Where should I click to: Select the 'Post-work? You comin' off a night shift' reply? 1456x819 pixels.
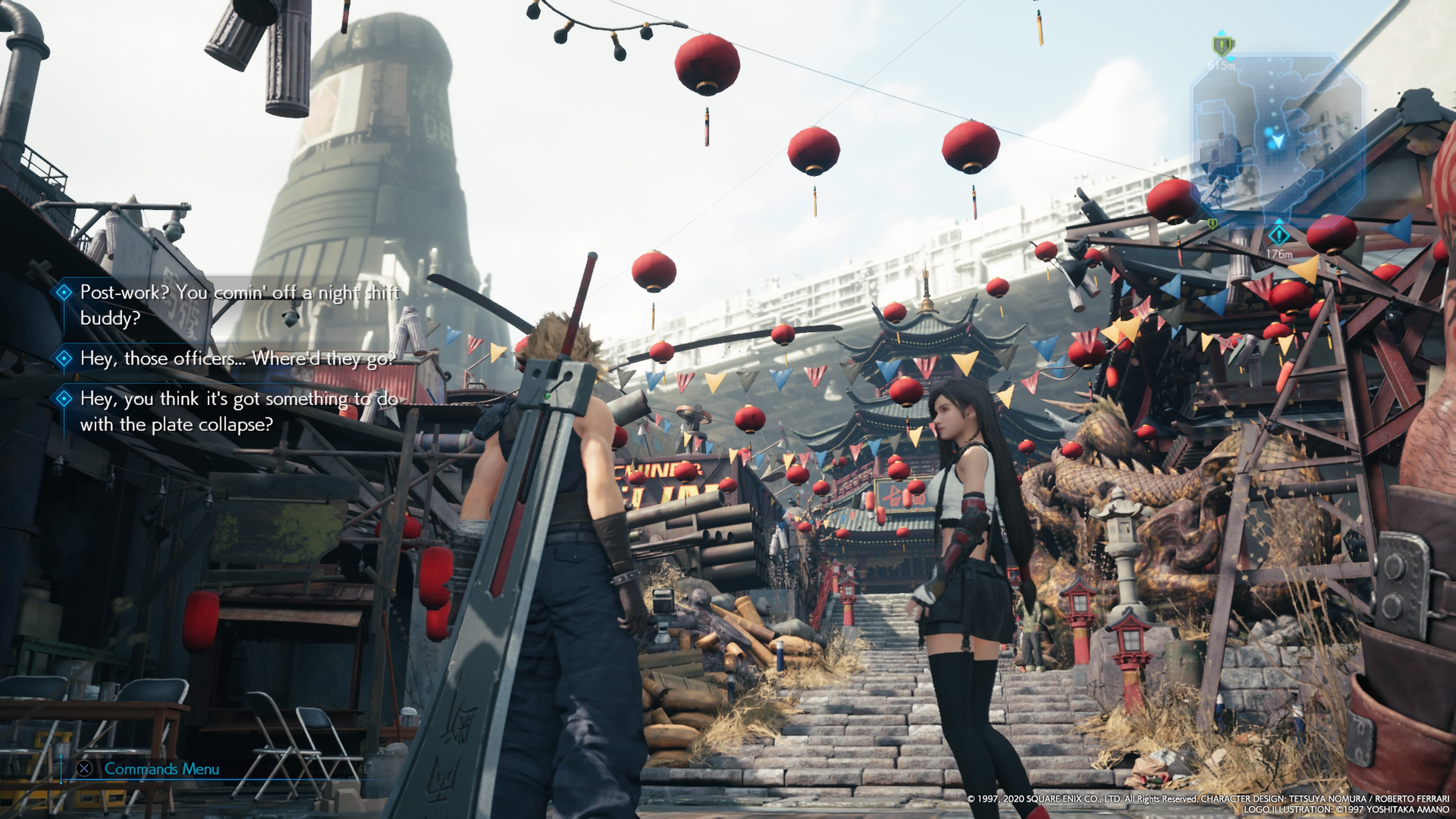[x=237, y=293]
